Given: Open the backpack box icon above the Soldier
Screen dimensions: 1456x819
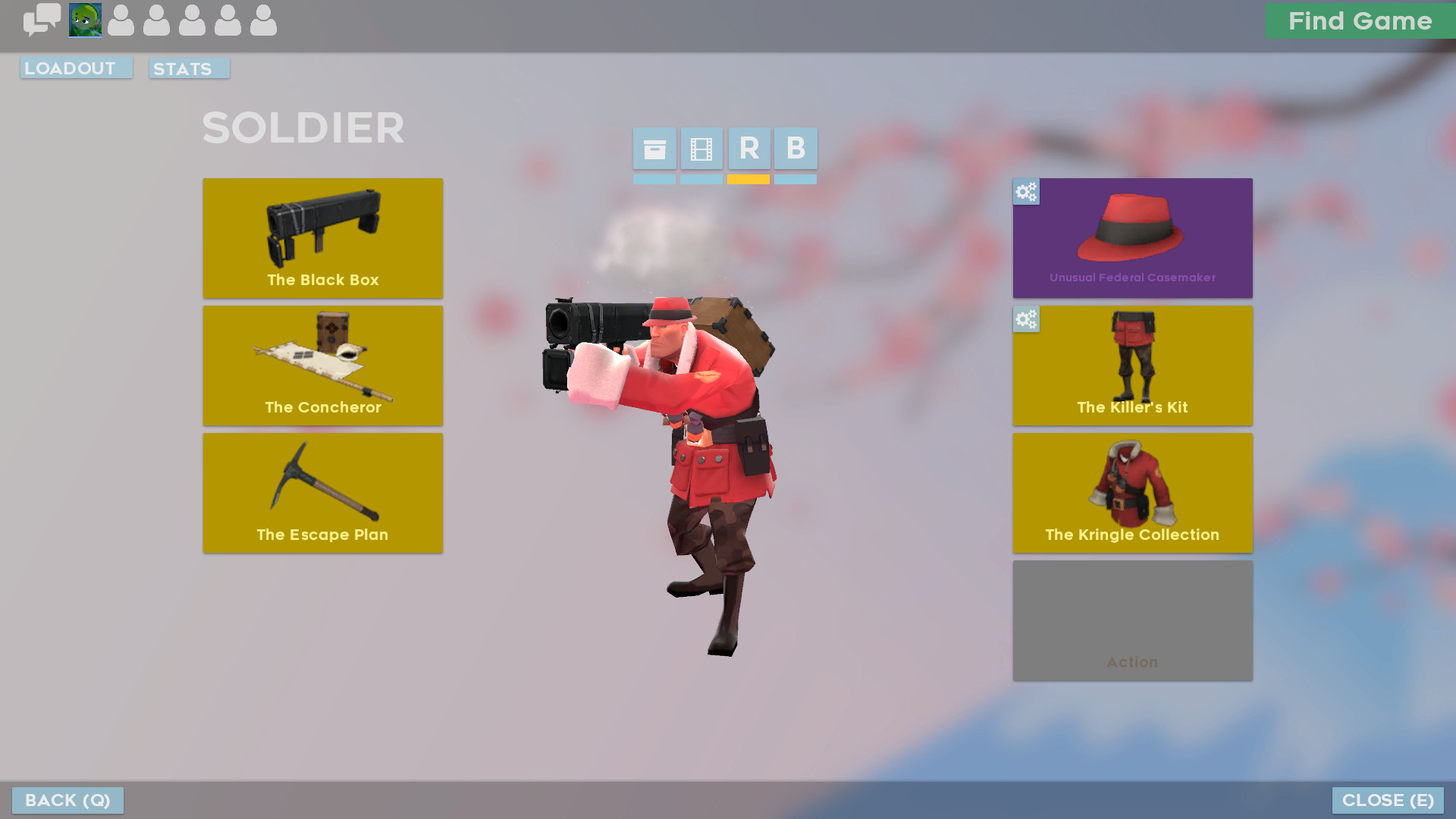Looking at the screenshot, I should click(x=654, y=149).
